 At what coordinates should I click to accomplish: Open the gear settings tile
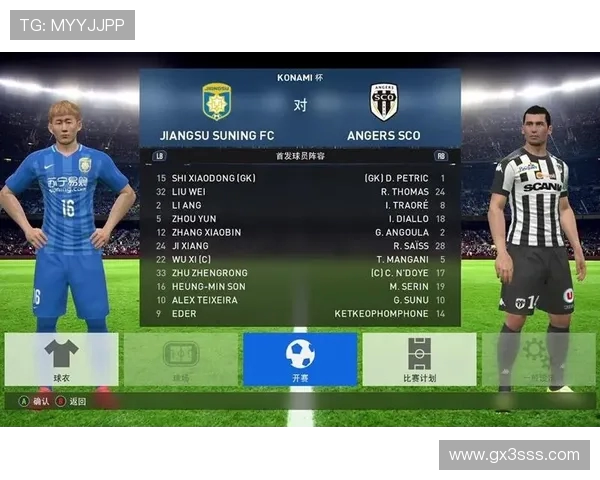[x=538, y=359]
